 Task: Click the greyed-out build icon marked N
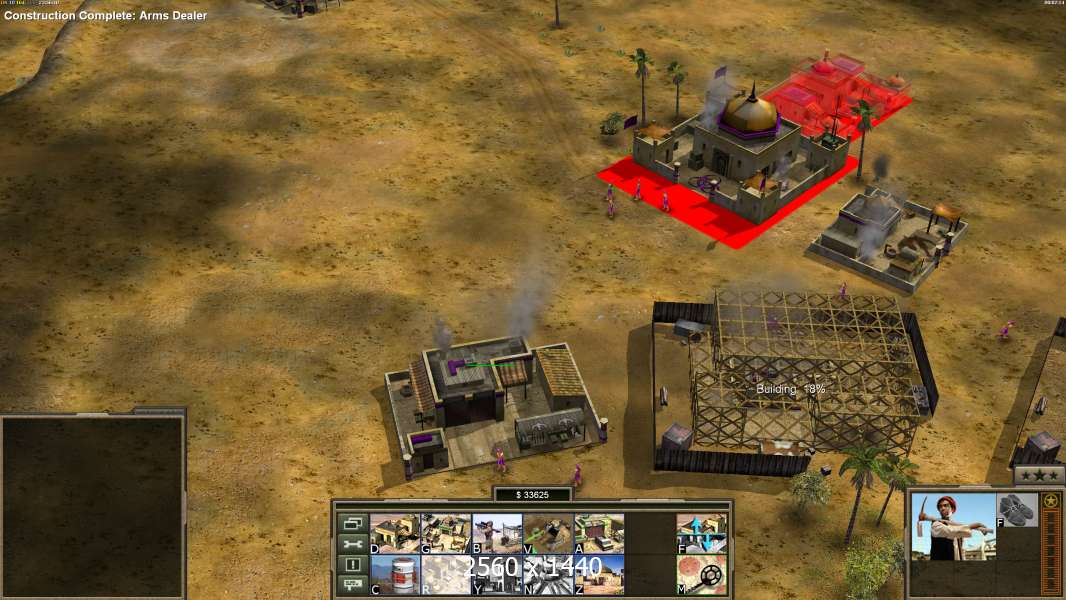(x=547, y=574)
